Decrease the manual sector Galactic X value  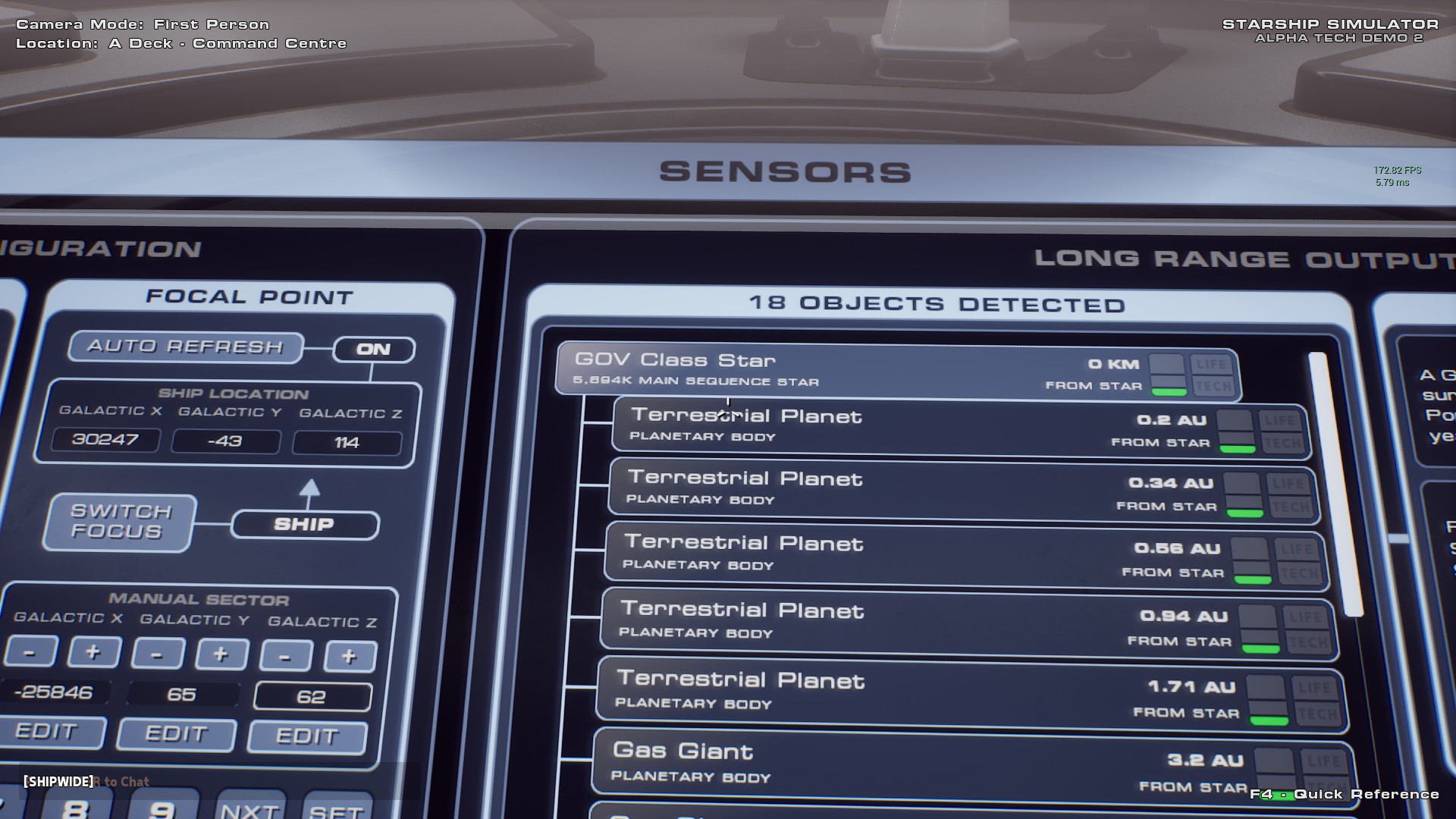tap(30, 652)
